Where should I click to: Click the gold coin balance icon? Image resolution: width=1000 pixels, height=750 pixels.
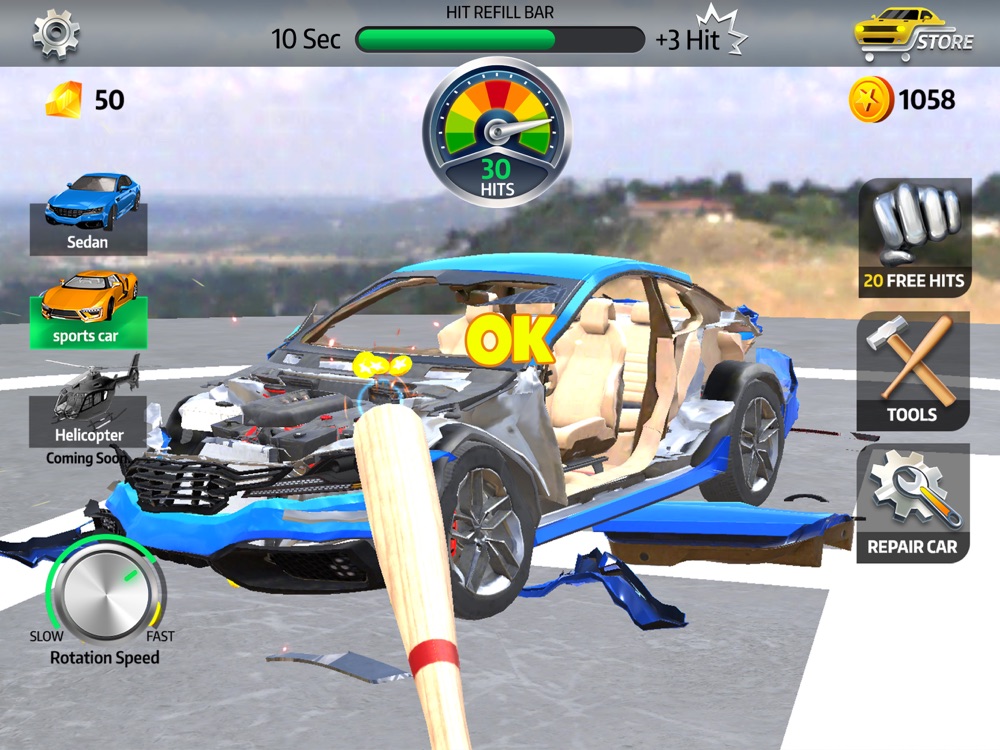(869, 100)
